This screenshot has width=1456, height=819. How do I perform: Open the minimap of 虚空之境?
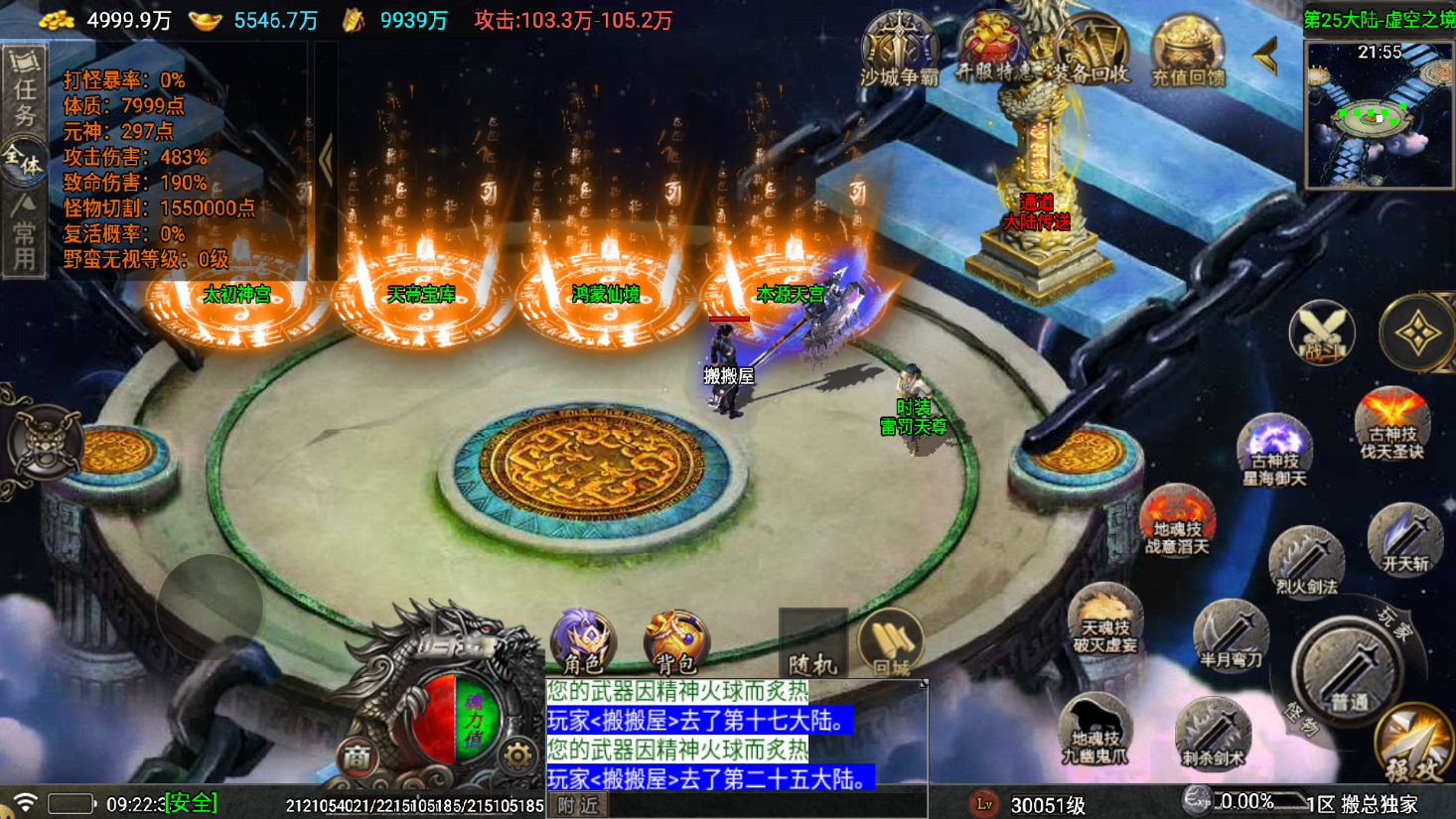[x=1379, y=113]
